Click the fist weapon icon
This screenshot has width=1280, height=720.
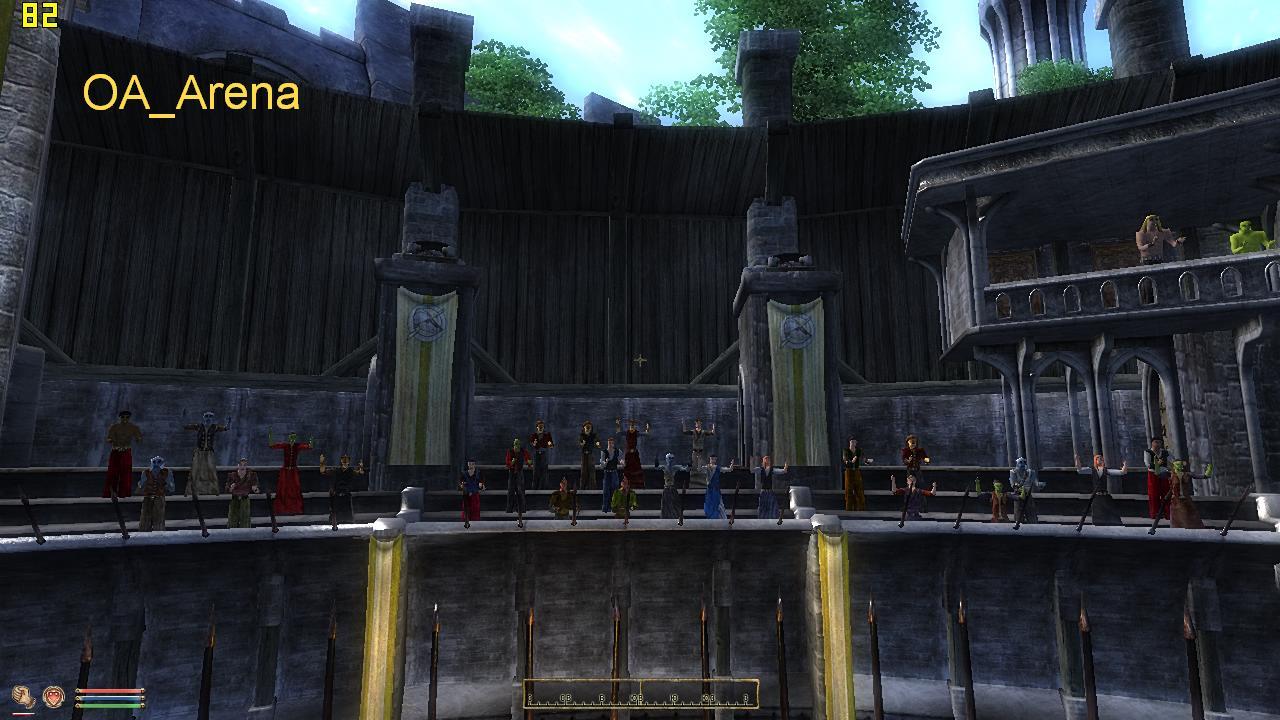[23, 696]
